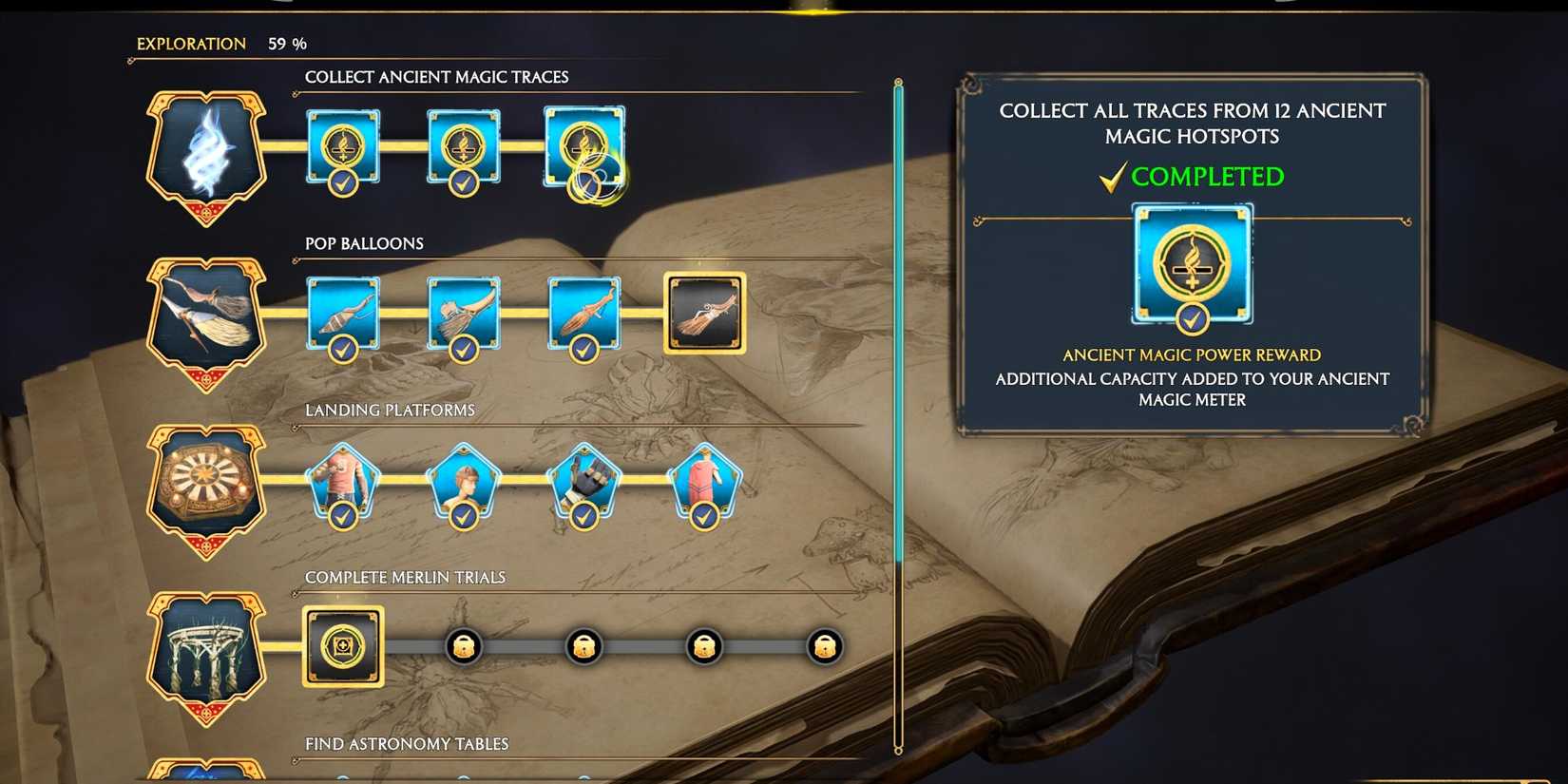Screen dimensions: 1568x784
Task: Select the Ancient Magic Traces shield emblem
Action: (x=205, y=152)
